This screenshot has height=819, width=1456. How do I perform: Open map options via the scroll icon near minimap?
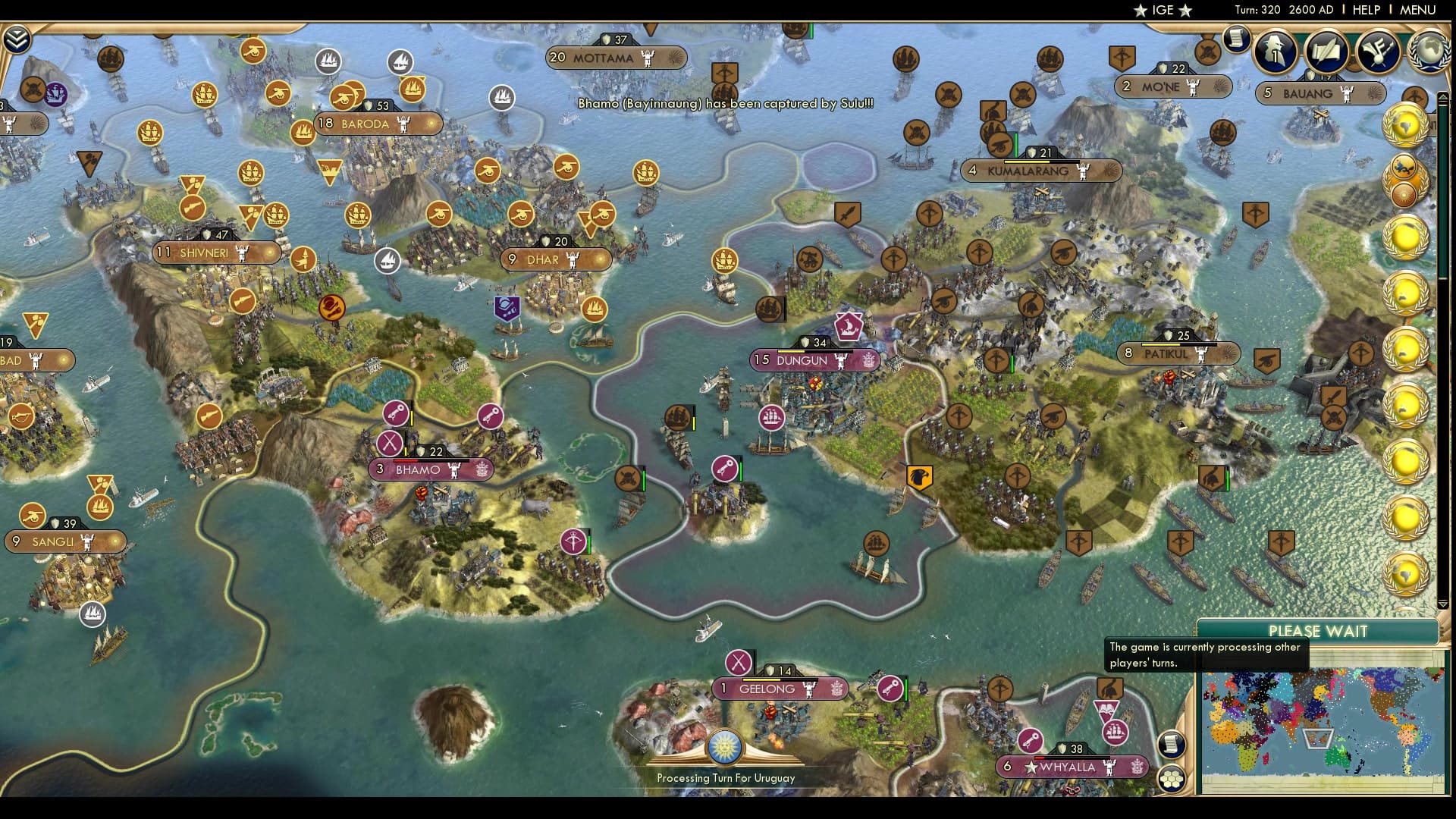coord(1172,745)
